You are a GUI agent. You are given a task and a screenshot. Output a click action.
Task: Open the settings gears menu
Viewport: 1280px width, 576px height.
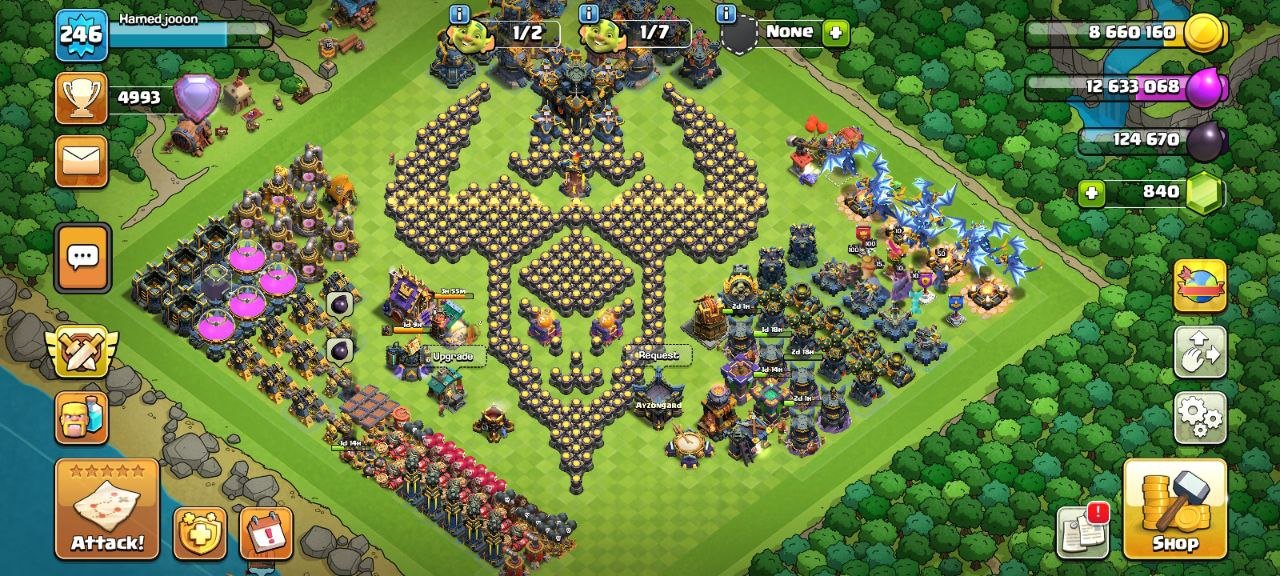[1199, 417]
